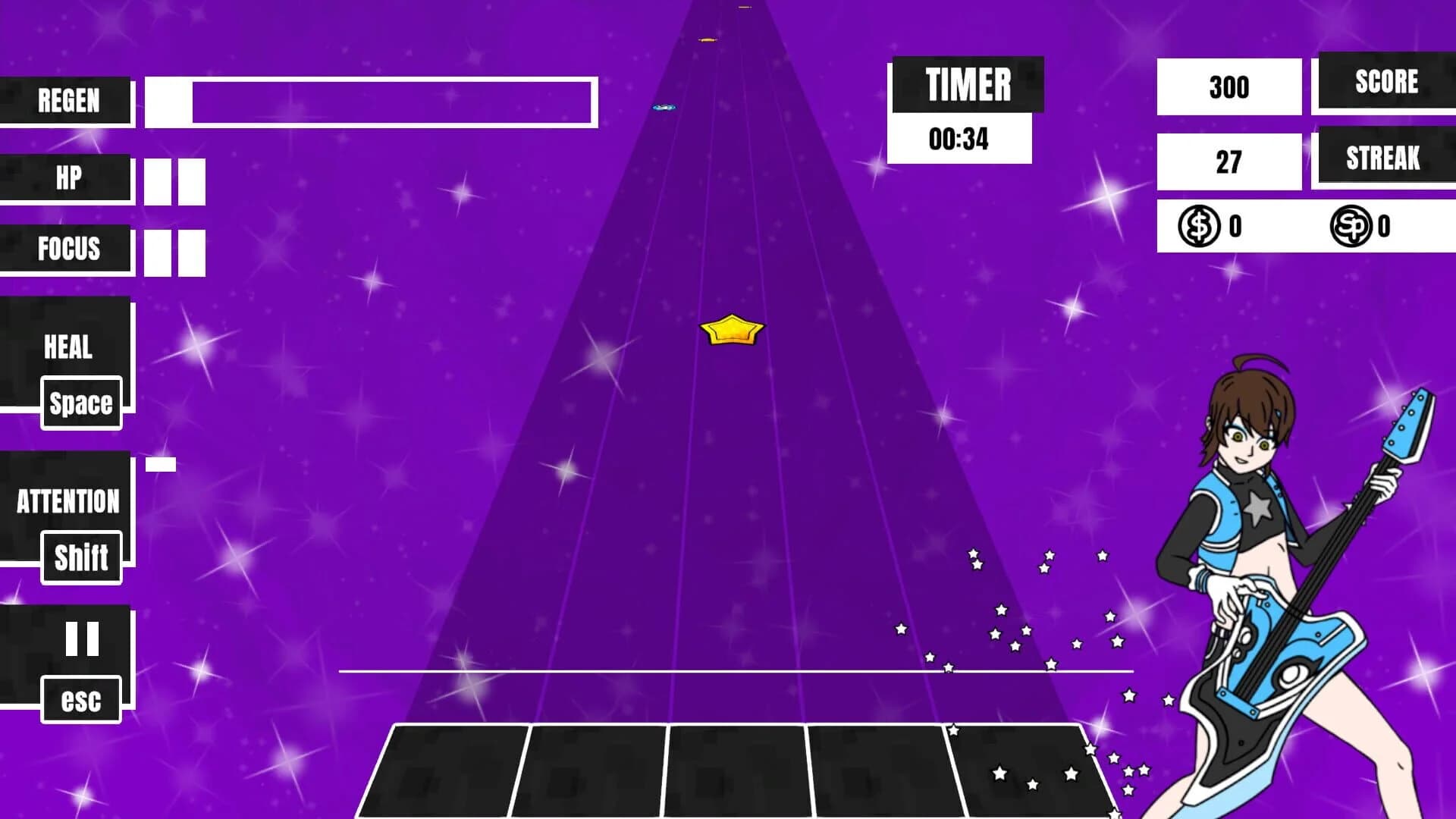The width and height of the screenshot is (1456, 819).
Task: Click the timer reading 00:34
Action: 959,138
